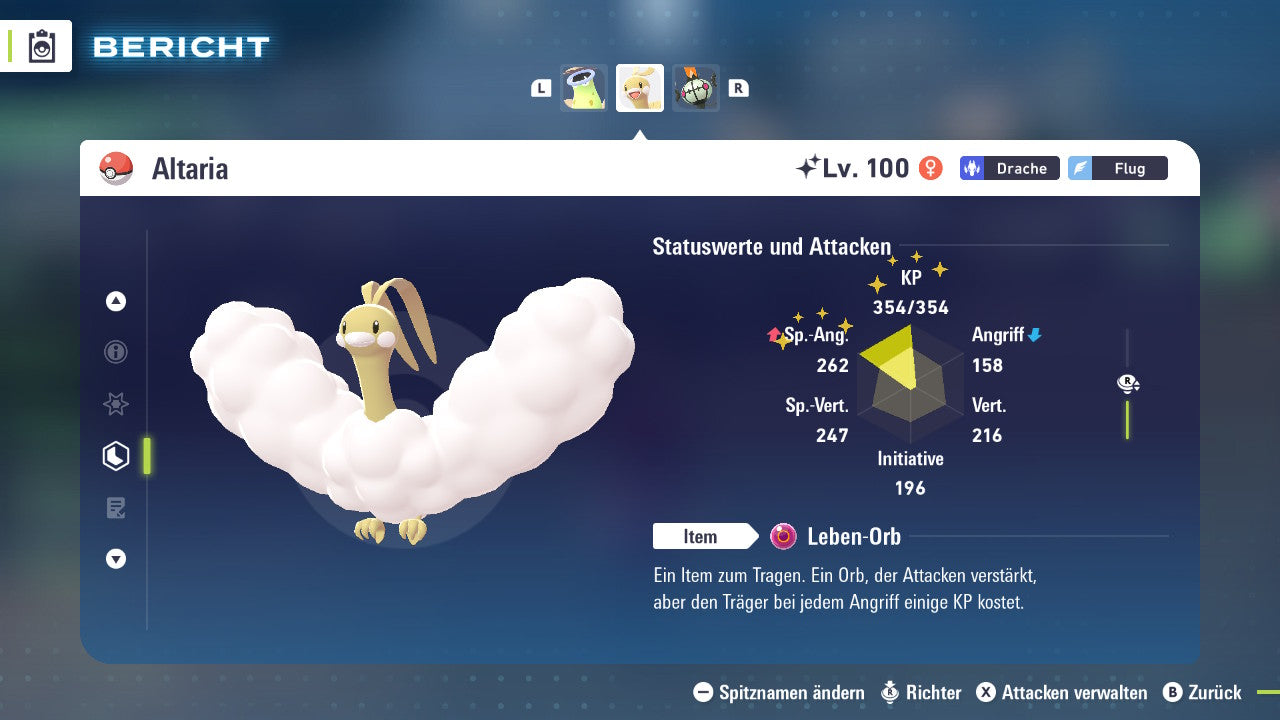This screenshot has height=720, width=1280.
Task: Click the up arrow at top of sidebar
Action: pos(115,301)
